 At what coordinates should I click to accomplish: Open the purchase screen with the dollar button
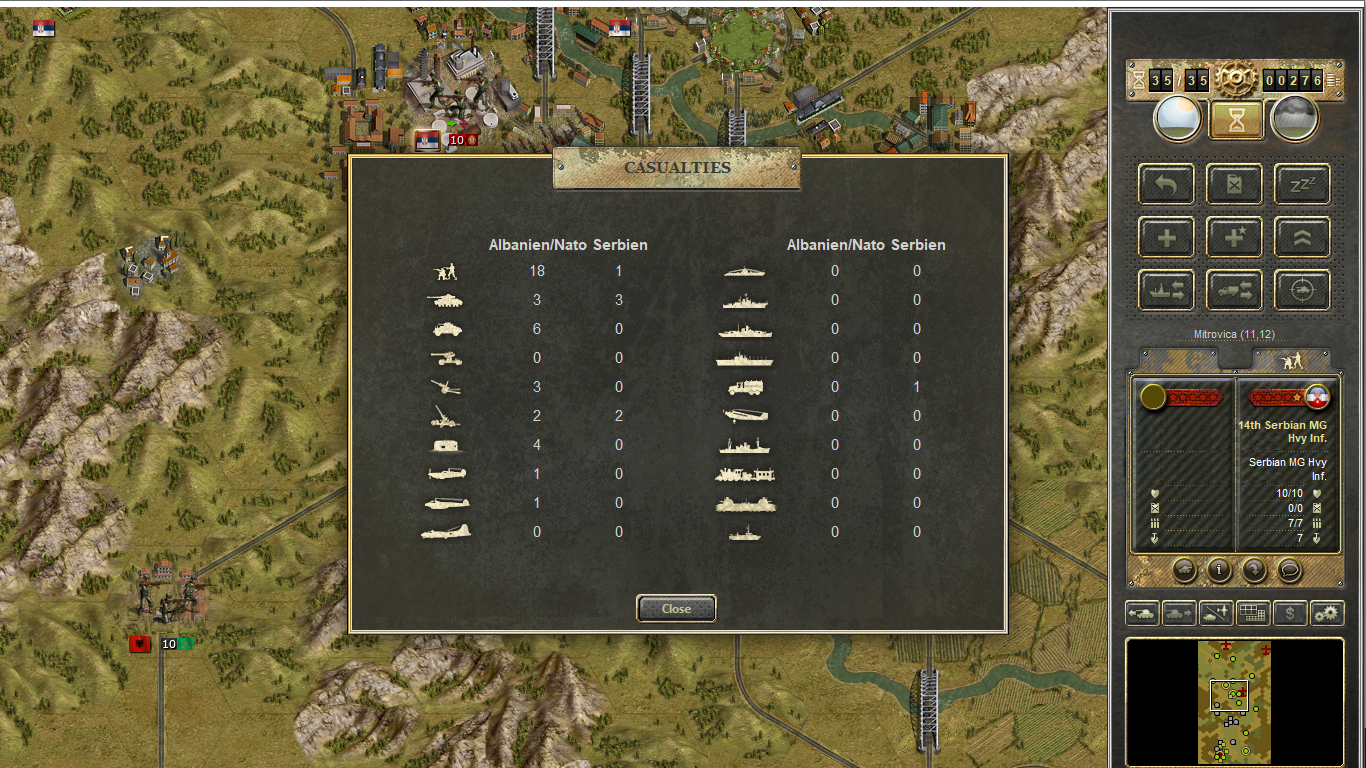click(x=1291, y=613)
